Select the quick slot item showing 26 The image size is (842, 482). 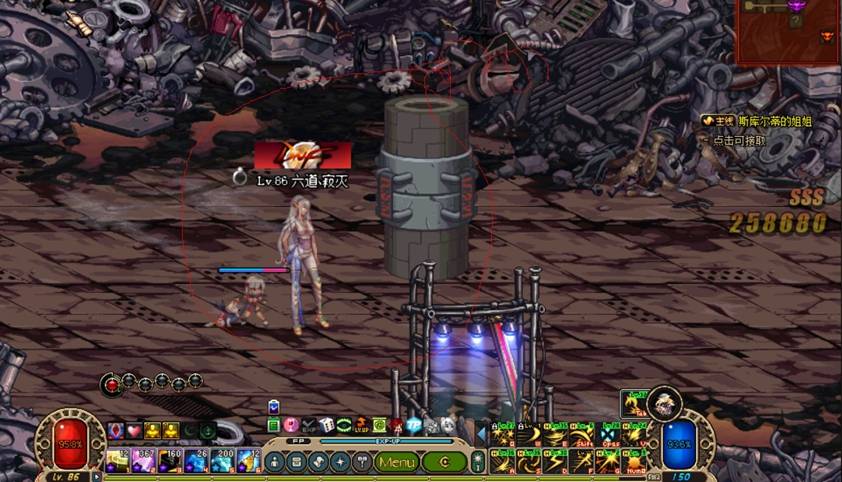pos(195,461)
